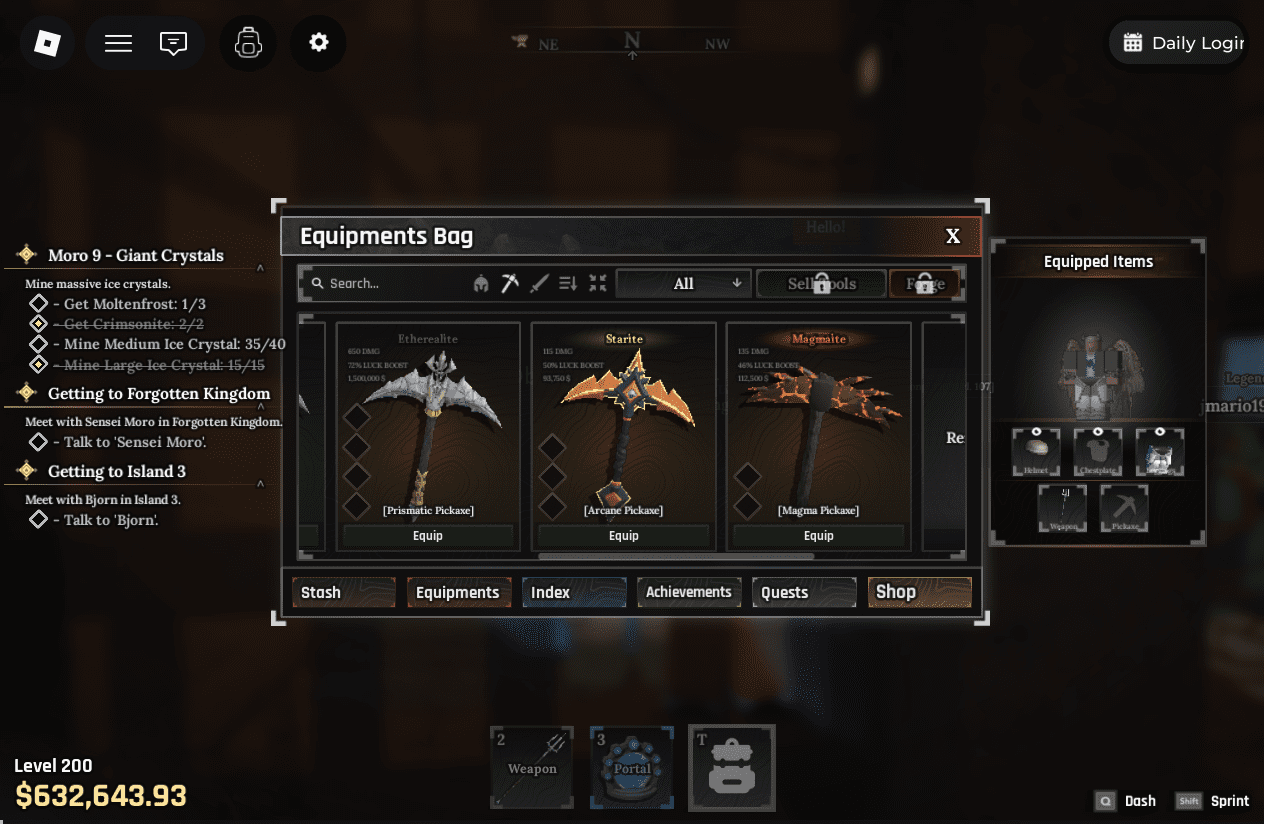Close the Equipments Bag window
Viewport: 1264px width, 824px height.
[953, 236]
